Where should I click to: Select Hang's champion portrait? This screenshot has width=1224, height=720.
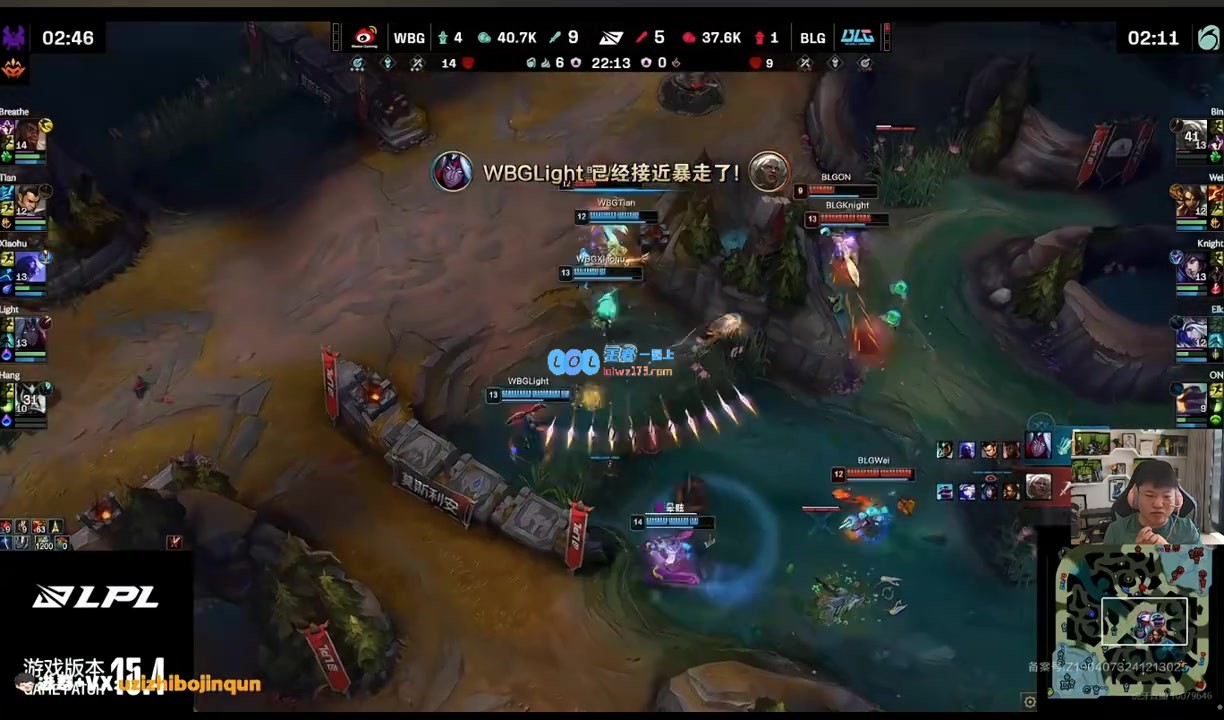point(31,399)
